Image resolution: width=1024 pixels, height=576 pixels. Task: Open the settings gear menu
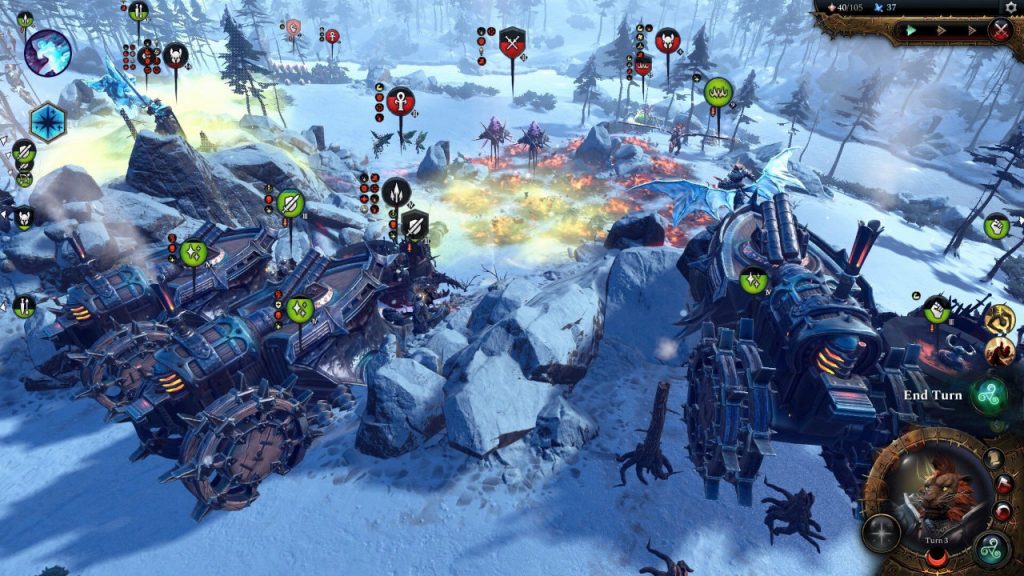1010,8
